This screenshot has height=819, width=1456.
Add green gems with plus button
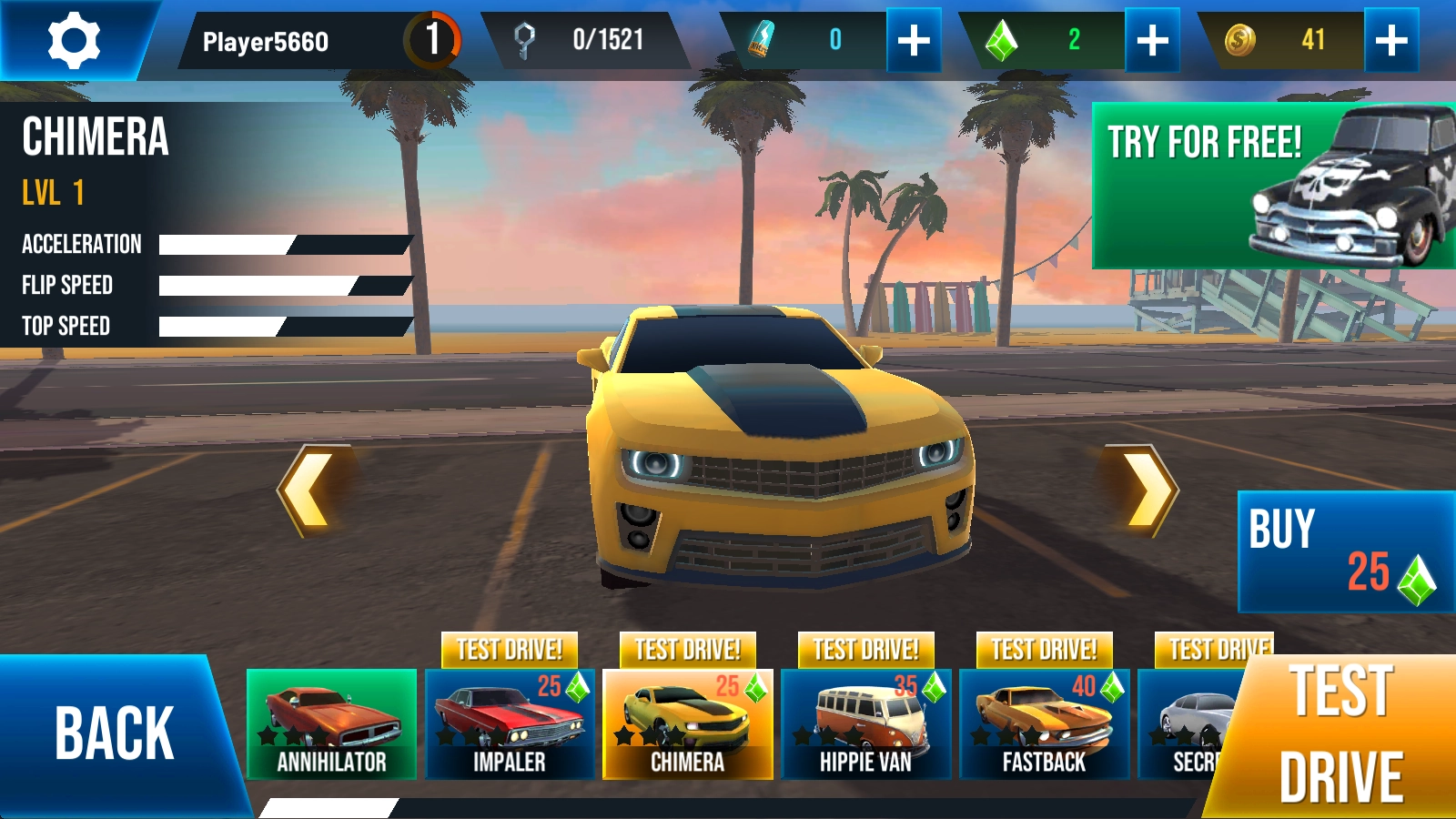point(1152,40)
